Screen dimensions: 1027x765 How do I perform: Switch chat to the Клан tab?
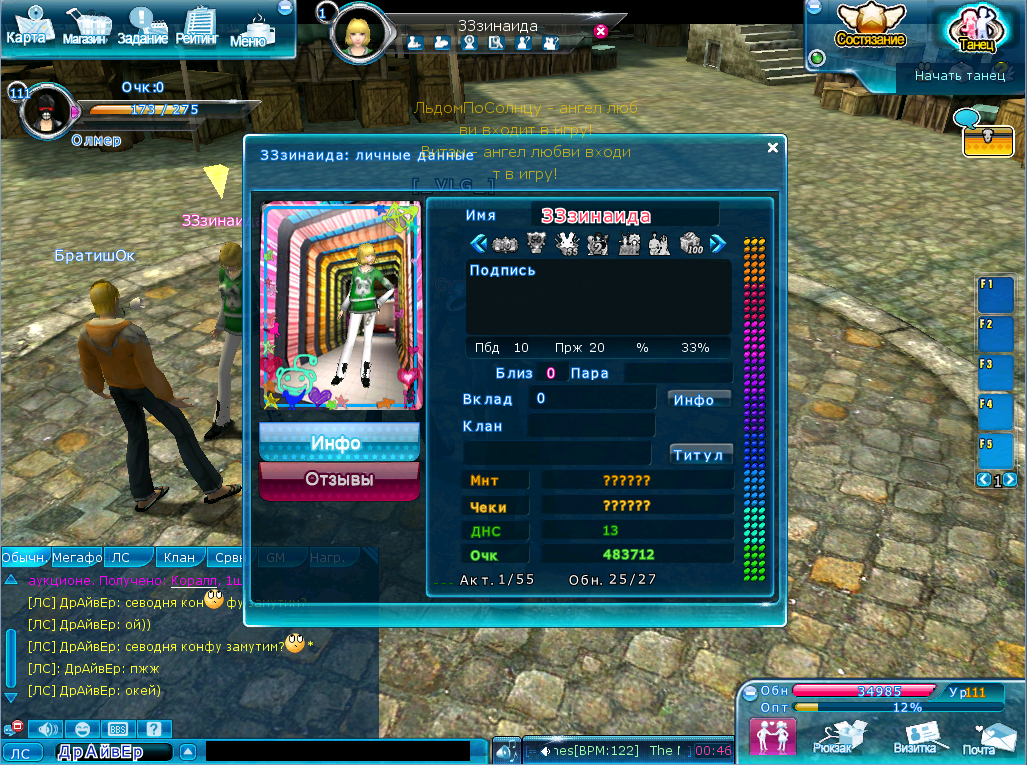click(x=179, y=558)
